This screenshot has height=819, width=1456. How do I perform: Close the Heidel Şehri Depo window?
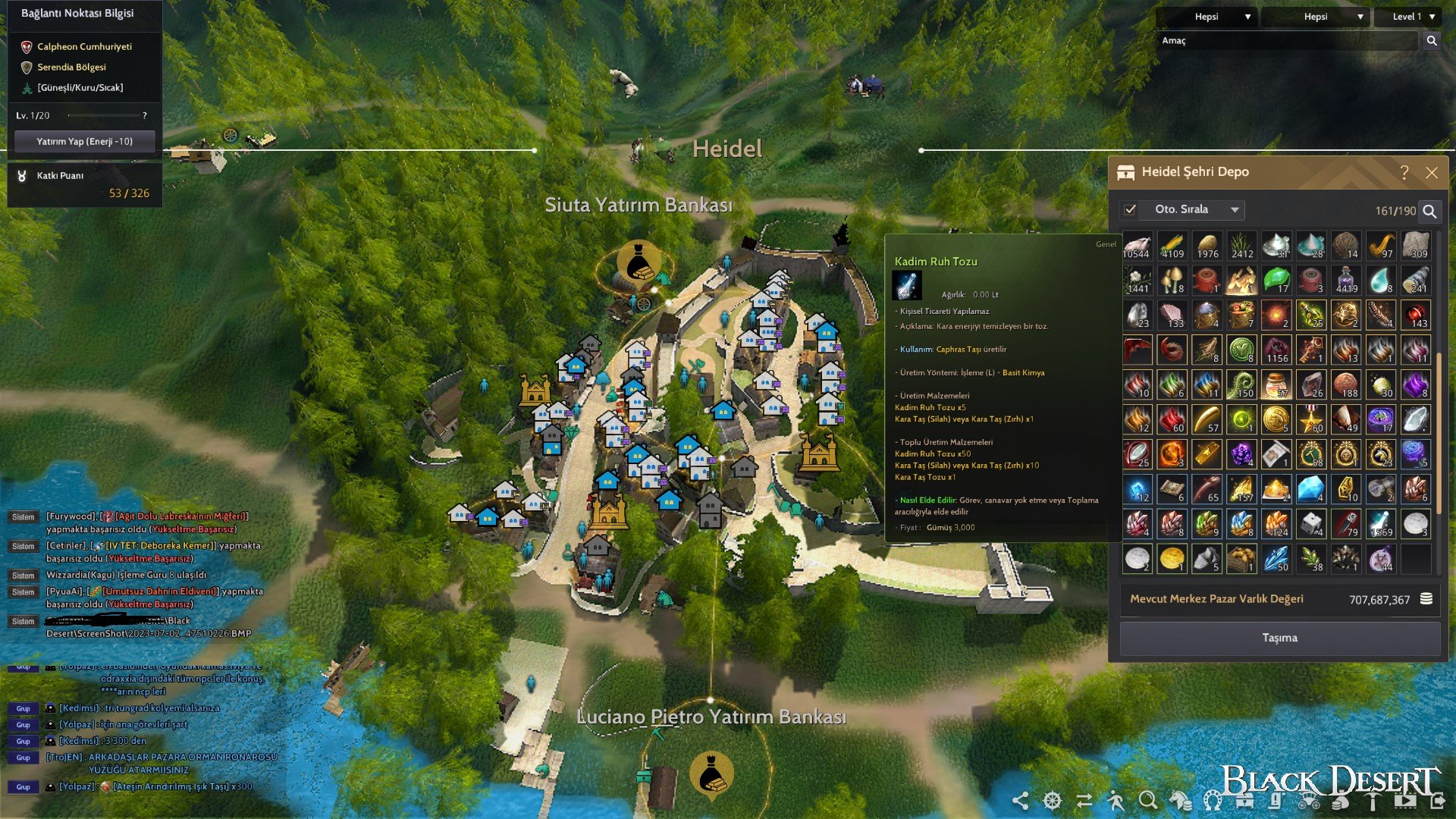[1432, 173]
